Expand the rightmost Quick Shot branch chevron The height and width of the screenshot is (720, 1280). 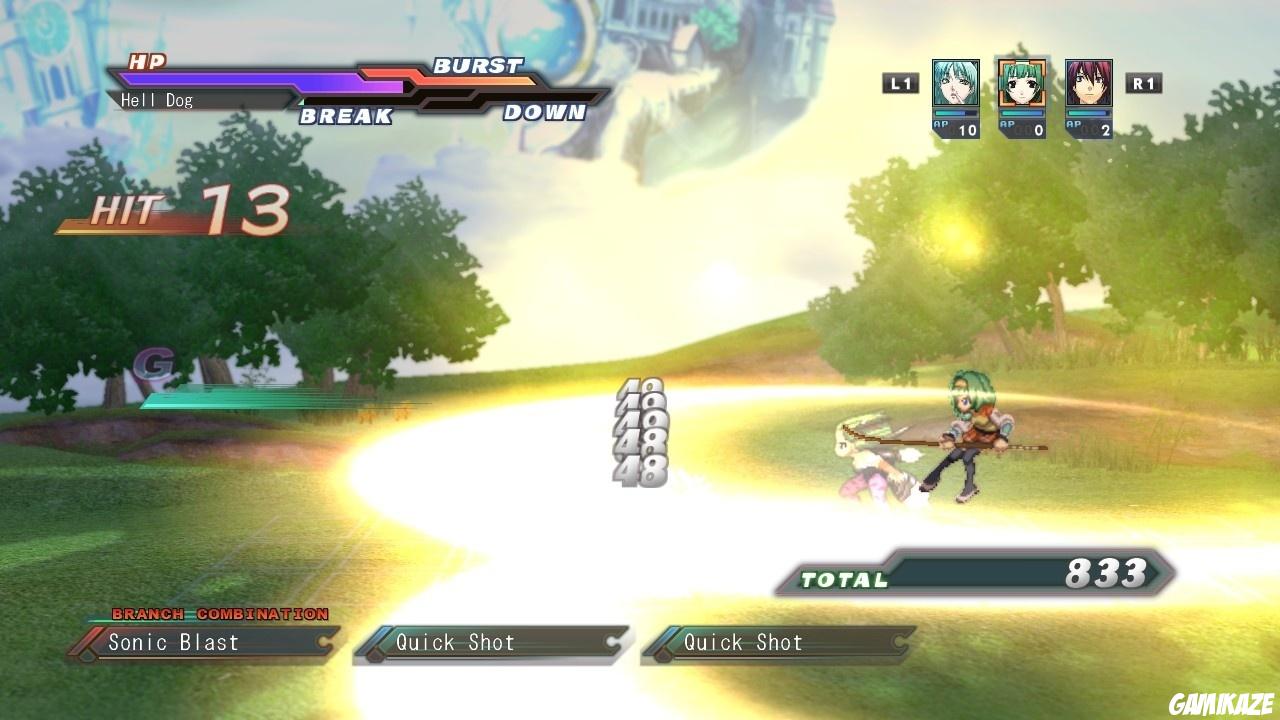pyautogui.click(x=903, y=643)
